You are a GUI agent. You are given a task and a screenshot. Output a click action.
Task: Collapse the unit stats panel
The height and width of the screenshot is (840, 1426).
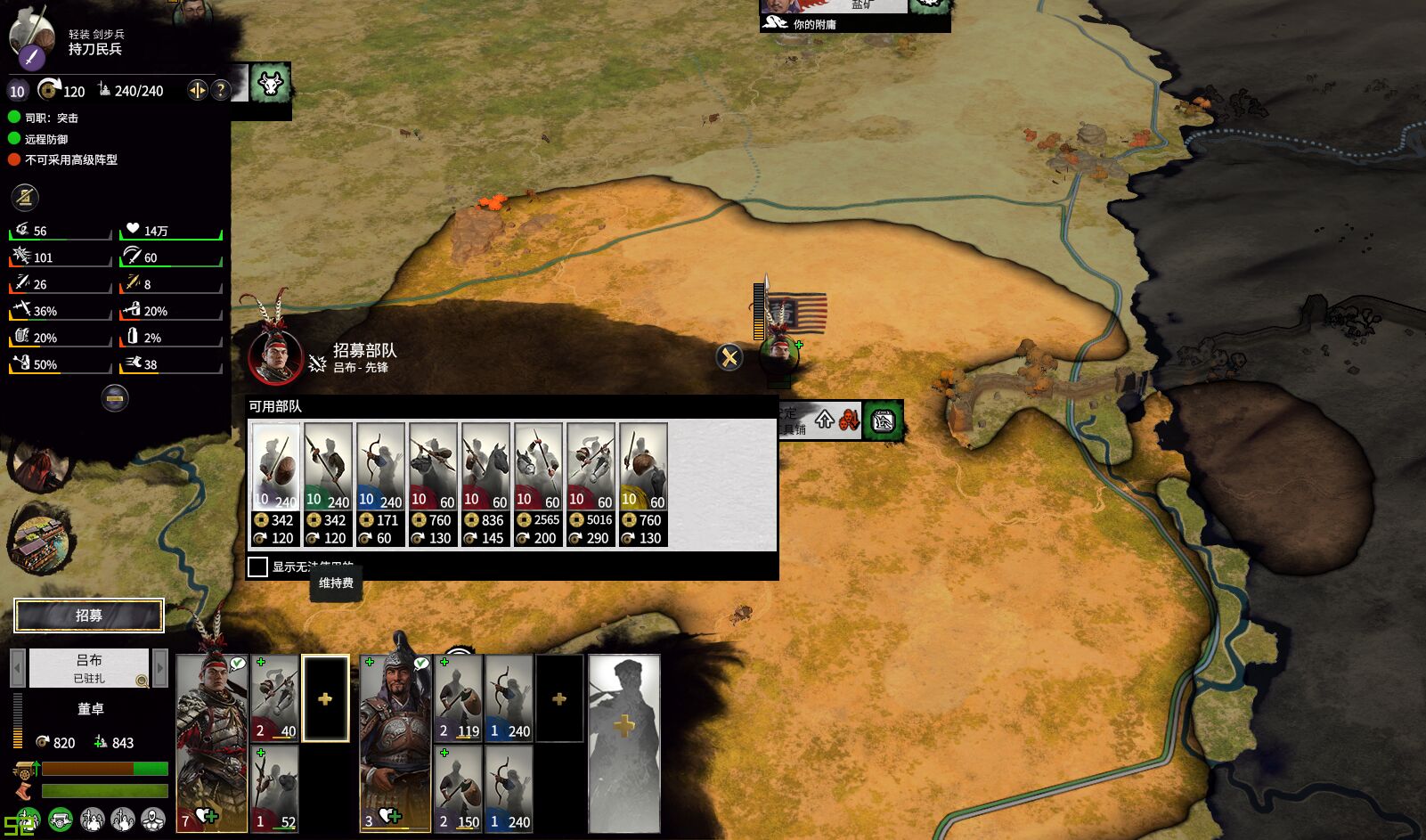click(115, 398)
